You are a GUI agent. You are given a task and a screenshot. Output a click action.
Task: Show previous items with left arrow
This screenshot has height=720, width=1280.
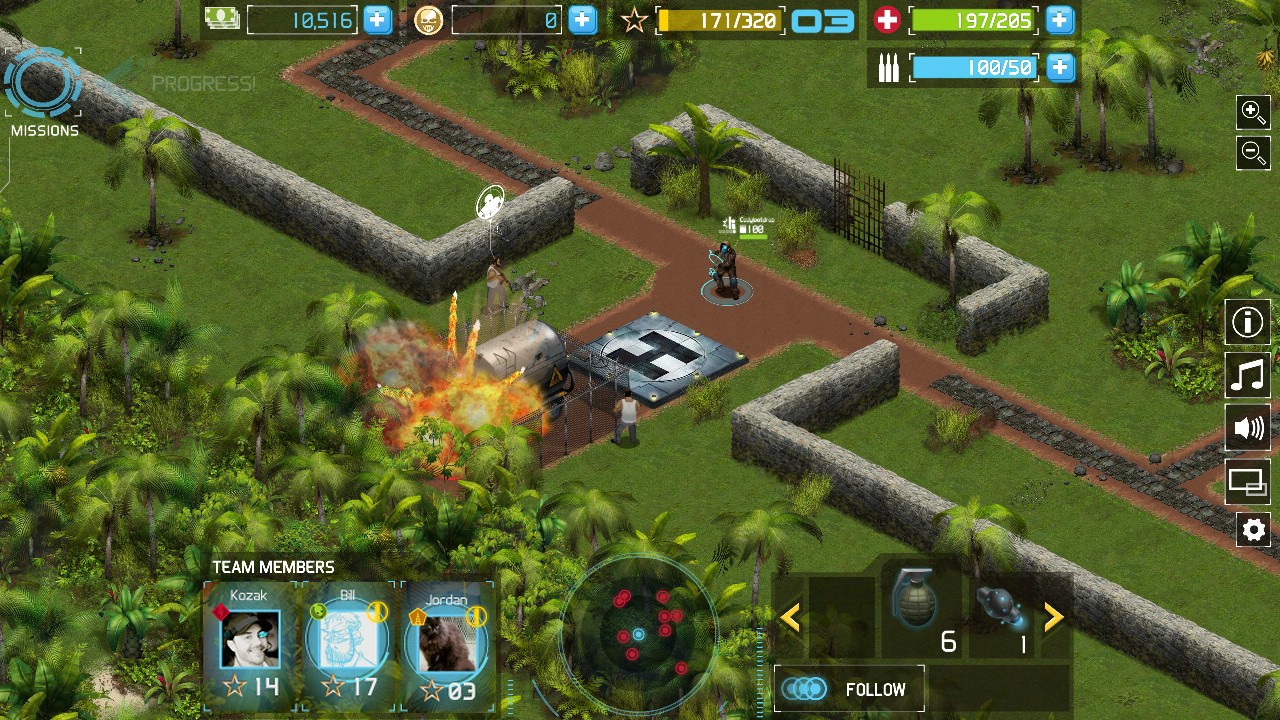(790, 618)
